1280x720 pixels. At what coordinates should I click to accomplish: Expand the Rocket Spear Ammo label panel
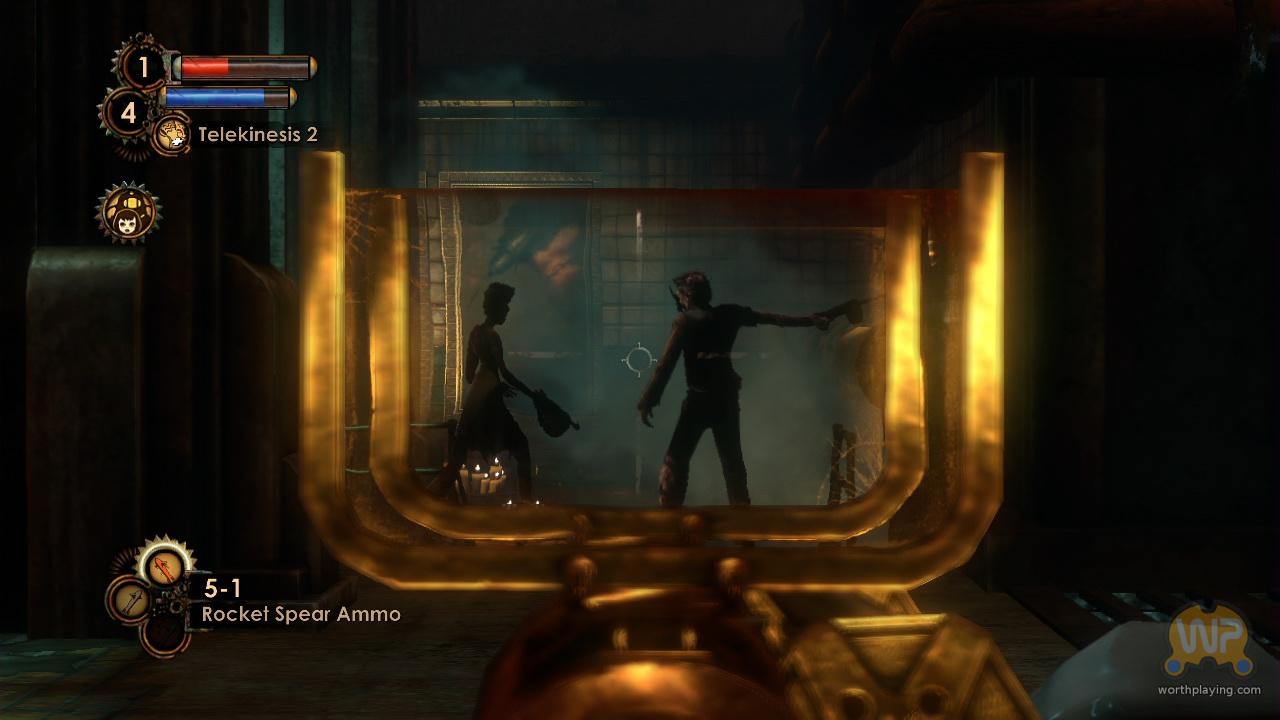coord(300,614)
